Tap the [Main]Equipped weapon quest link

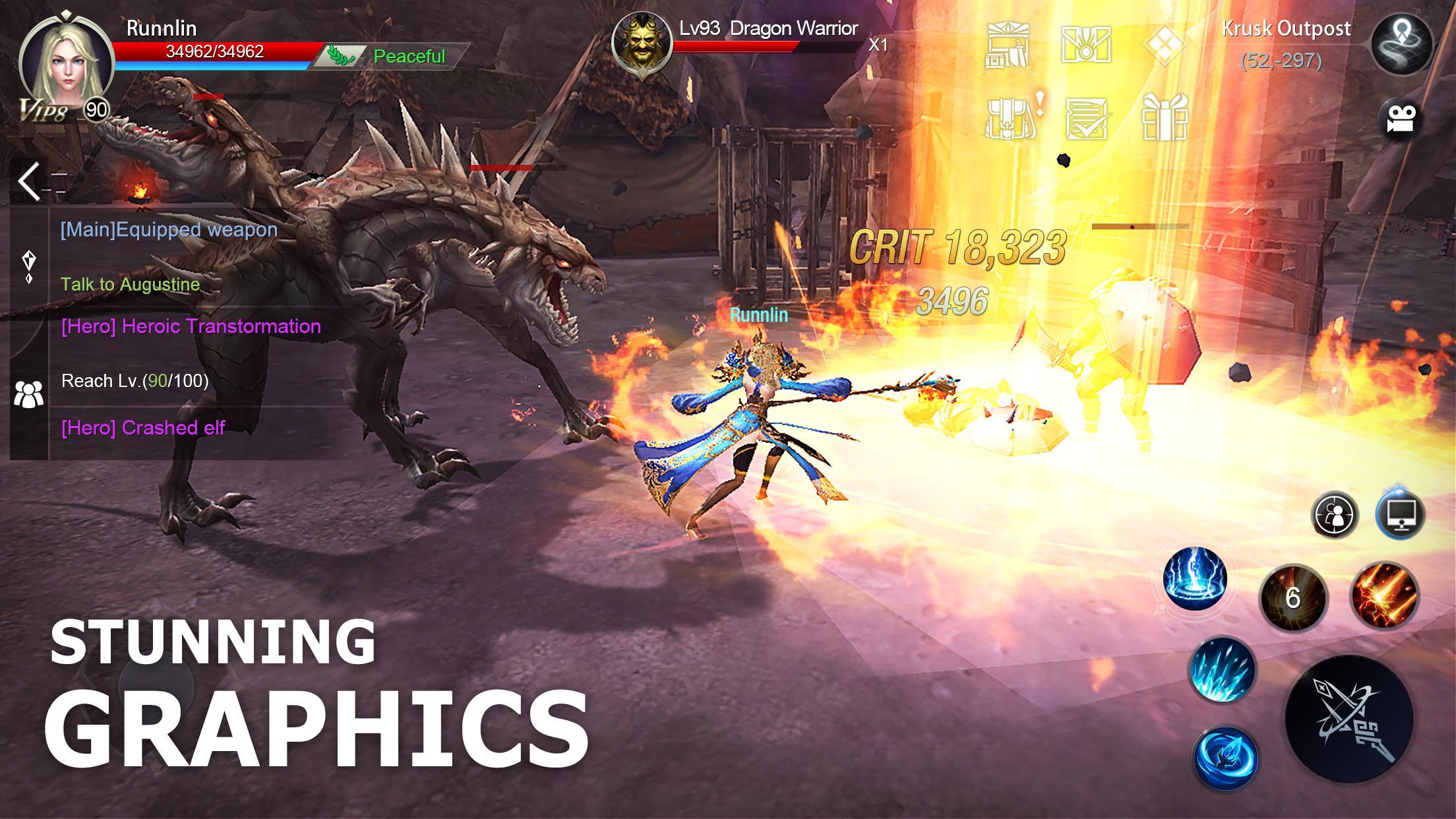[x=167, y=230]
